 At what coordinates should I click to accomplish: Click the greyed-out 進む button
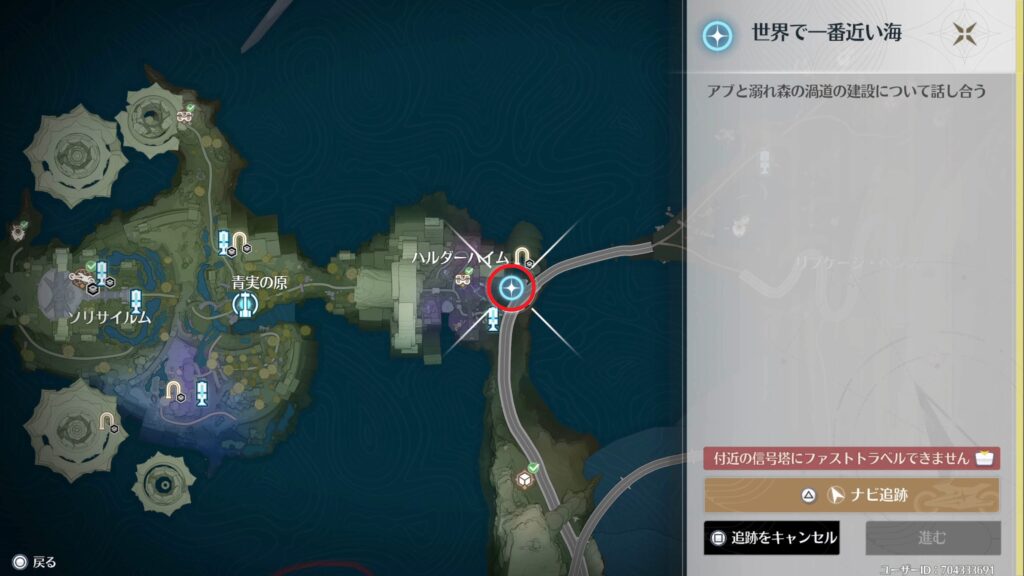pos(932,538)
